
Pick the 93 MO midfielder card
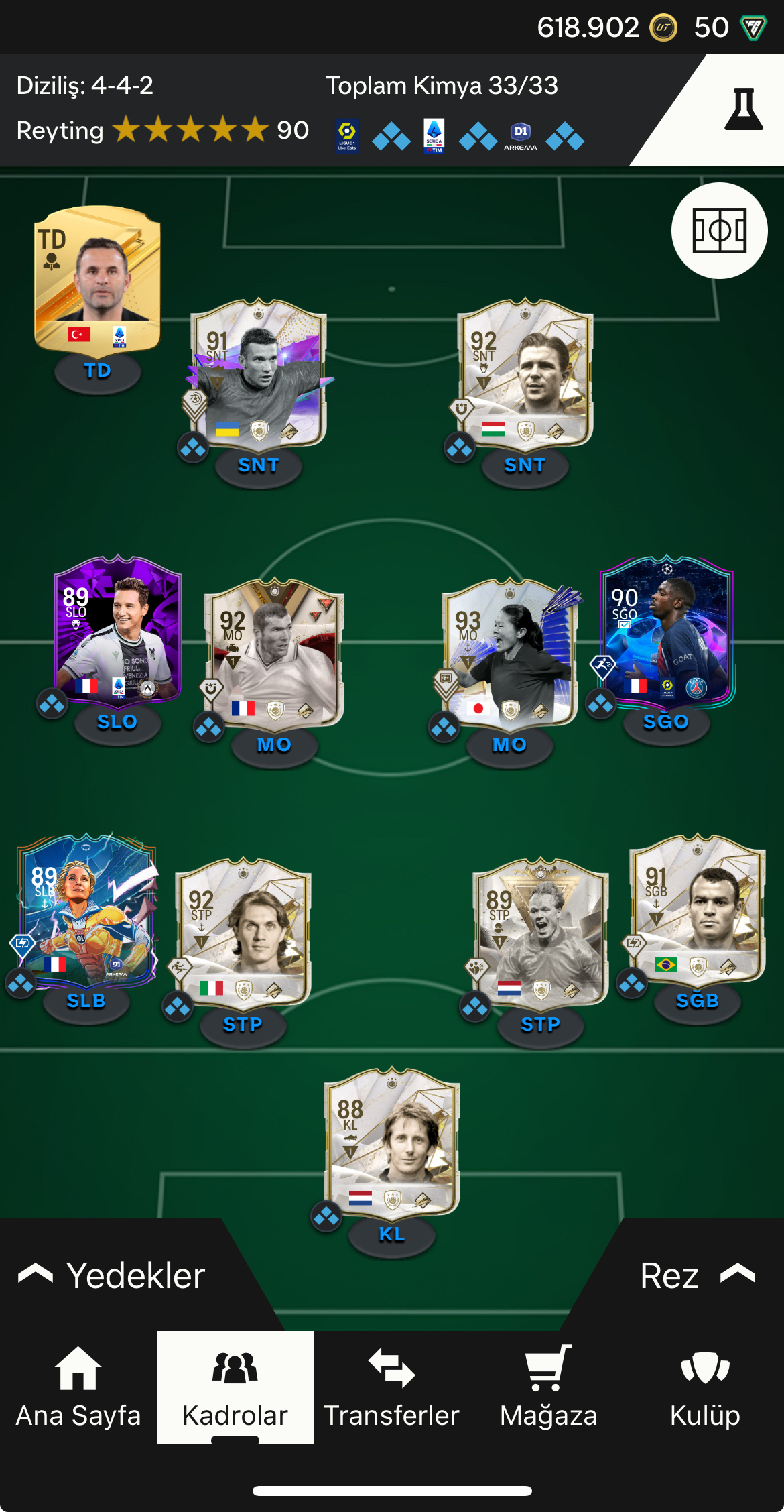pyautogui.click(x=511, y=653)
